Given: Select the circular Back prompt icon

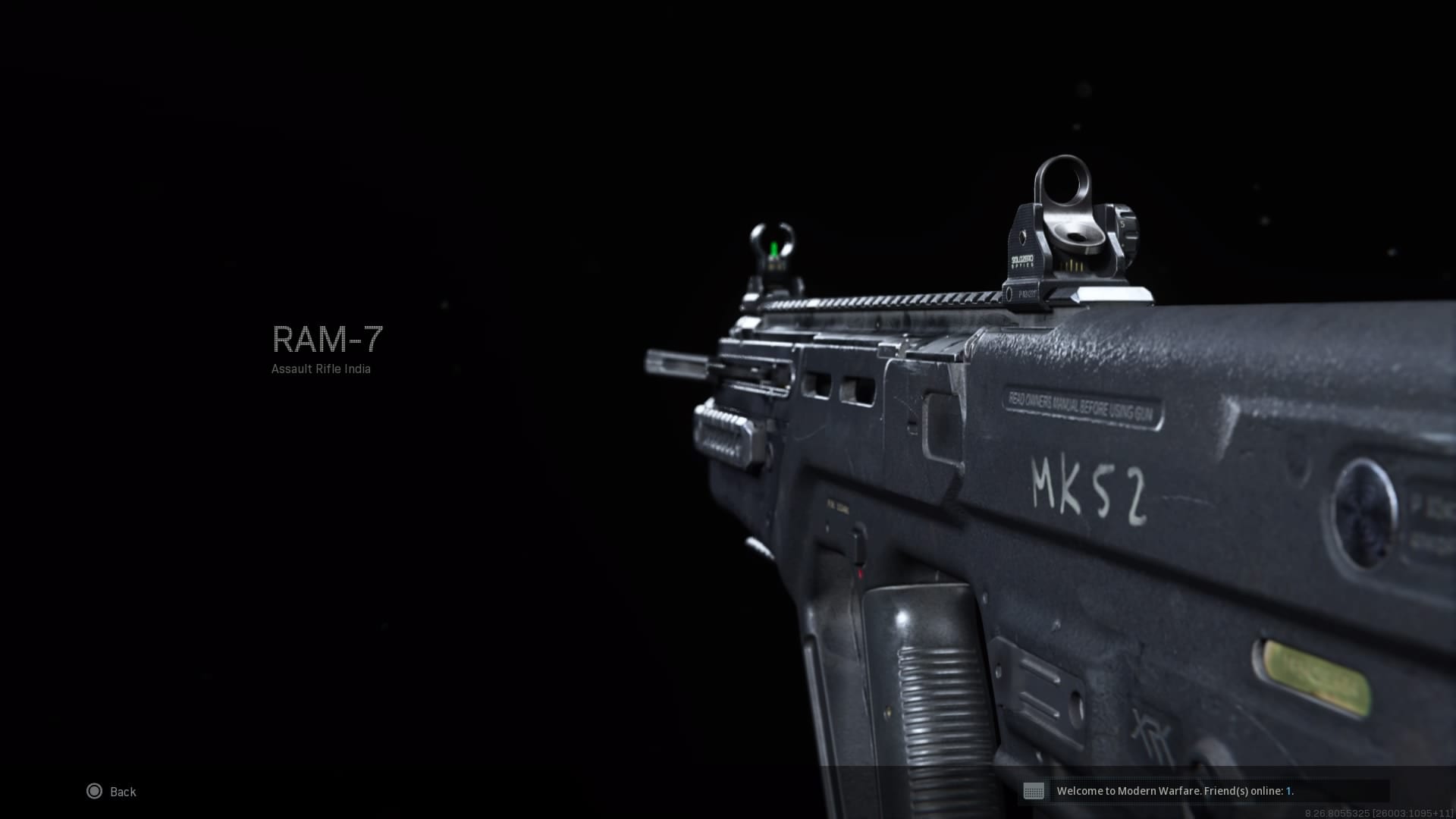Looking at the screenshot, I should (x=95, y=791).
